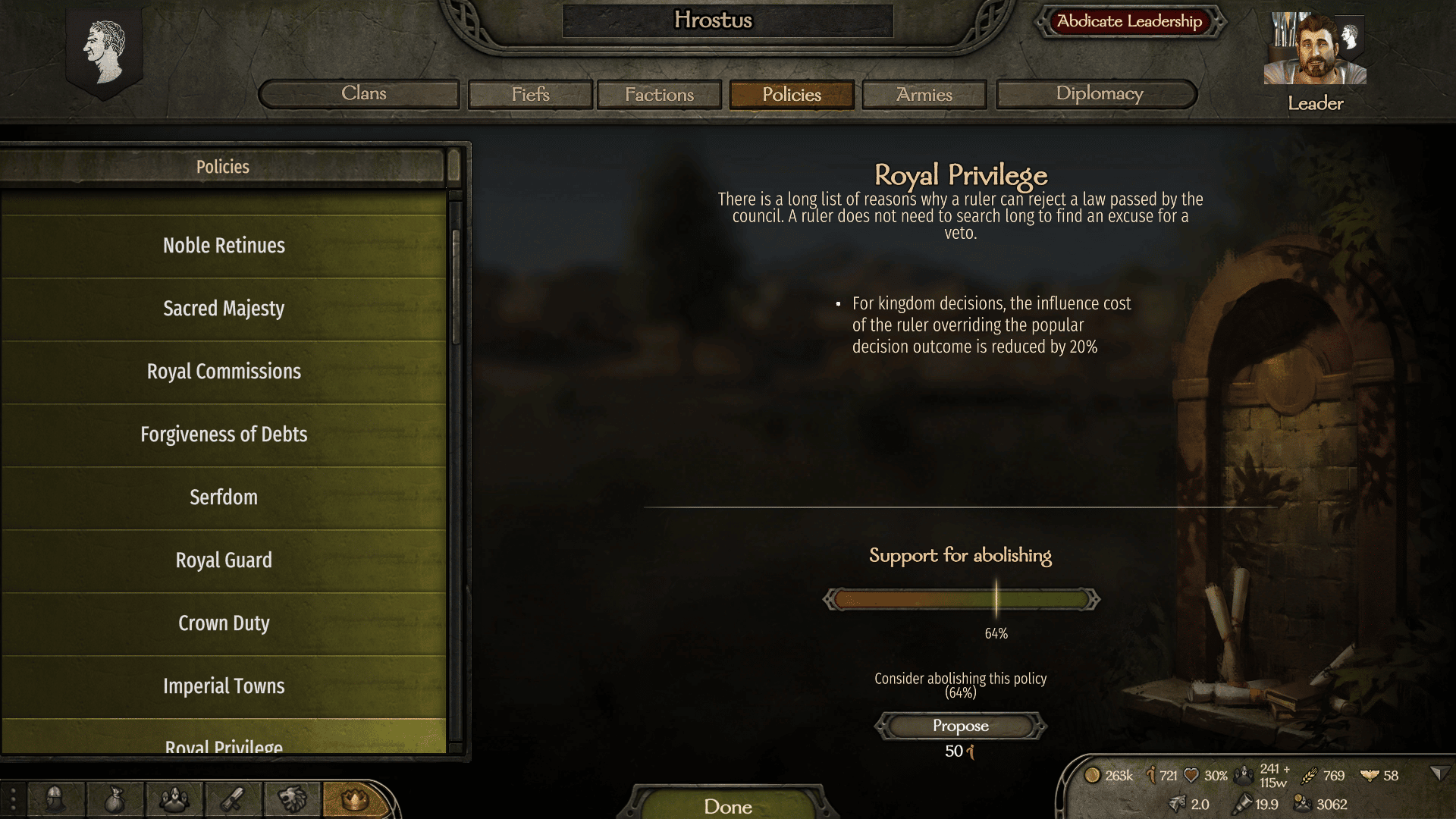The height and width of the screenshot is (819, 1456).
Task: Select the Royal Privilege policy entry
Action: point(223,747)
